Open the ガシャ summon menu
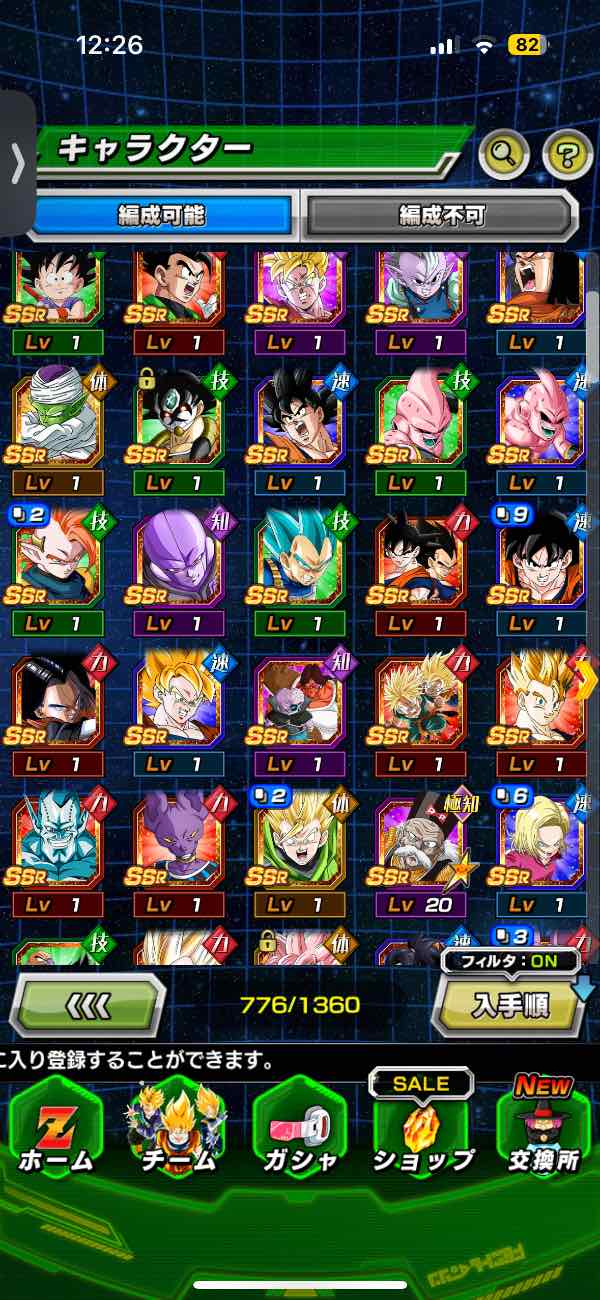The height and width of the screenshot is (1300, 600). click(x=300, y=1128)
